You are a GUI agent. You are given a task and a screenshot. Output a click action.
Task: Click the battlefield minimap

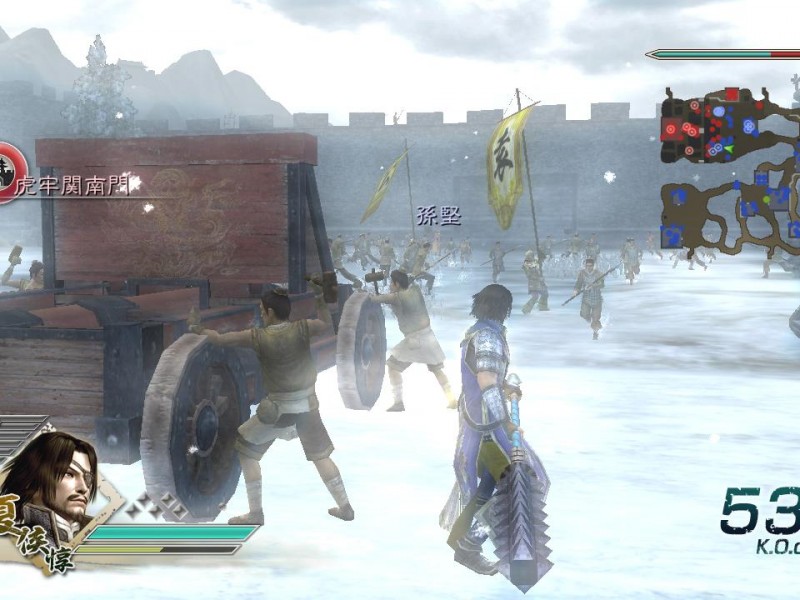(x=730, y=168)
